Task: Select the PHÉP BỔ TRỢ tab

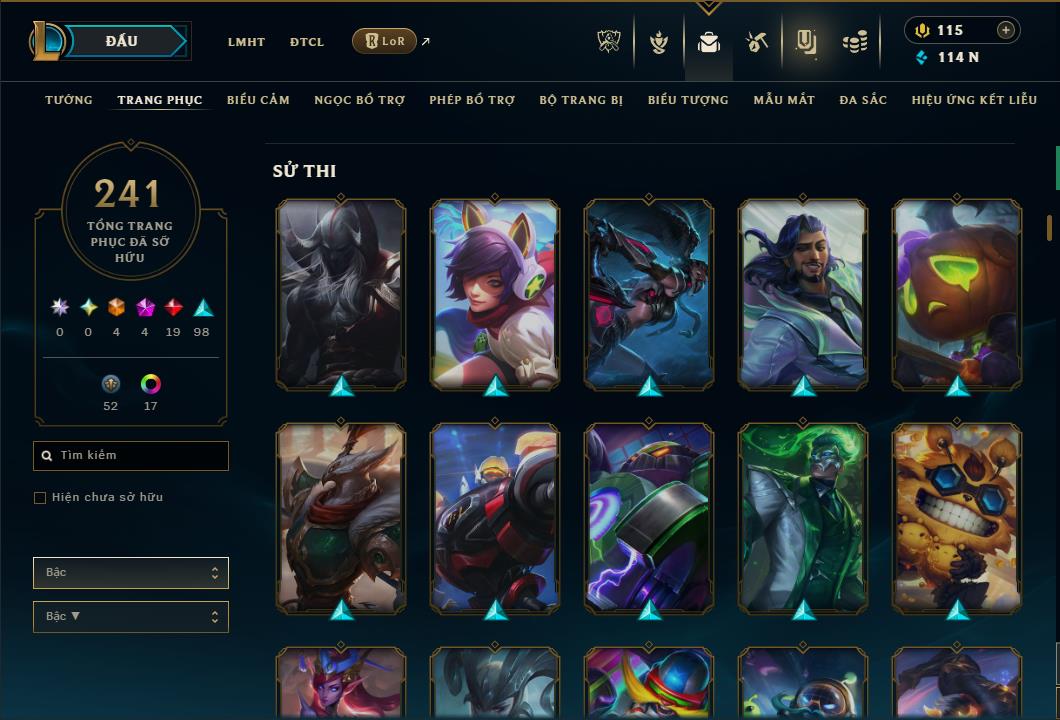Action: tap(472, 100)
